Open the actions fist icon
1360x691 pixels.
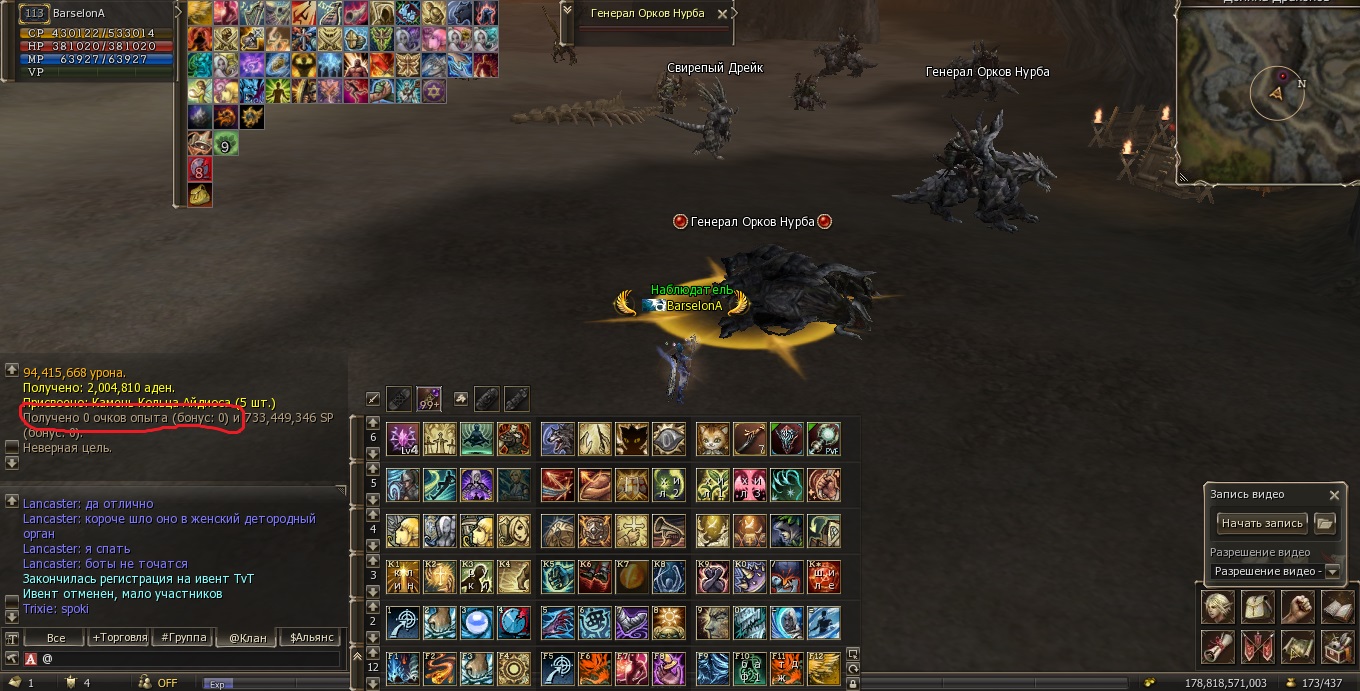tap(1297, 607)
